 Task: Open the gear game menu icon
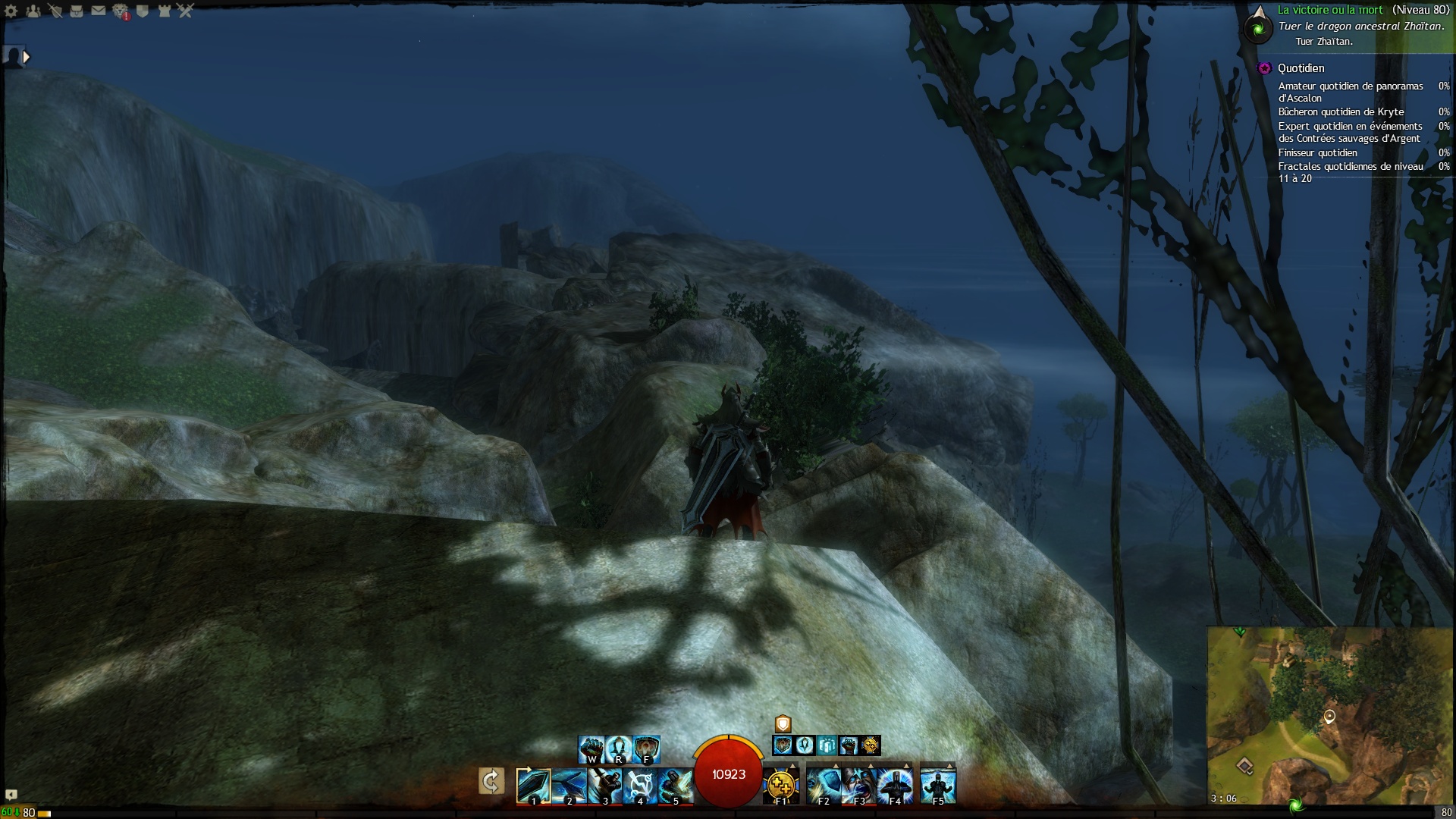[11, 11]
